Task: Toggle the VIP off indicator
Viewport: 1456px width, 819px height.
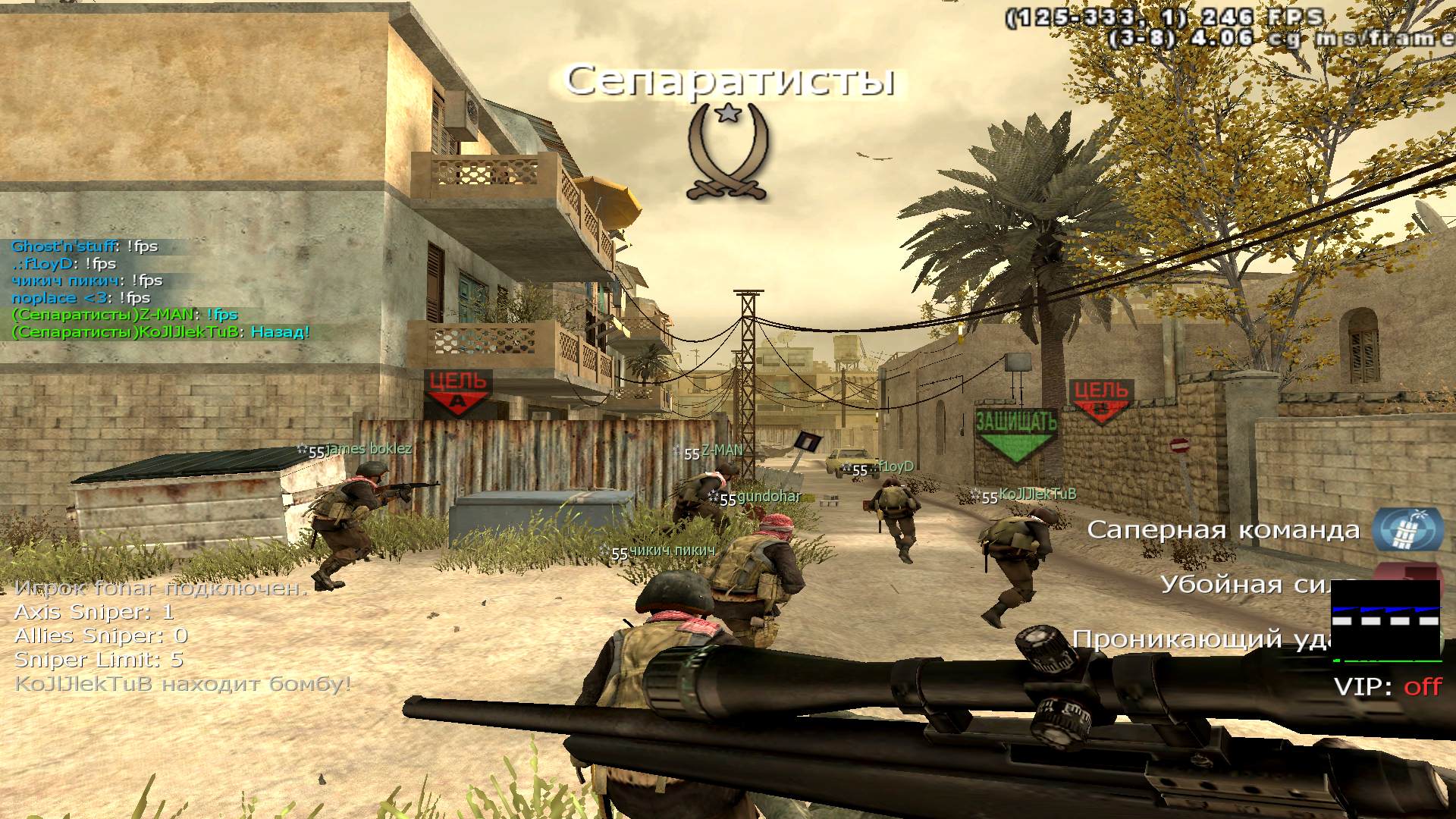Action: (x=1387, y=687)
